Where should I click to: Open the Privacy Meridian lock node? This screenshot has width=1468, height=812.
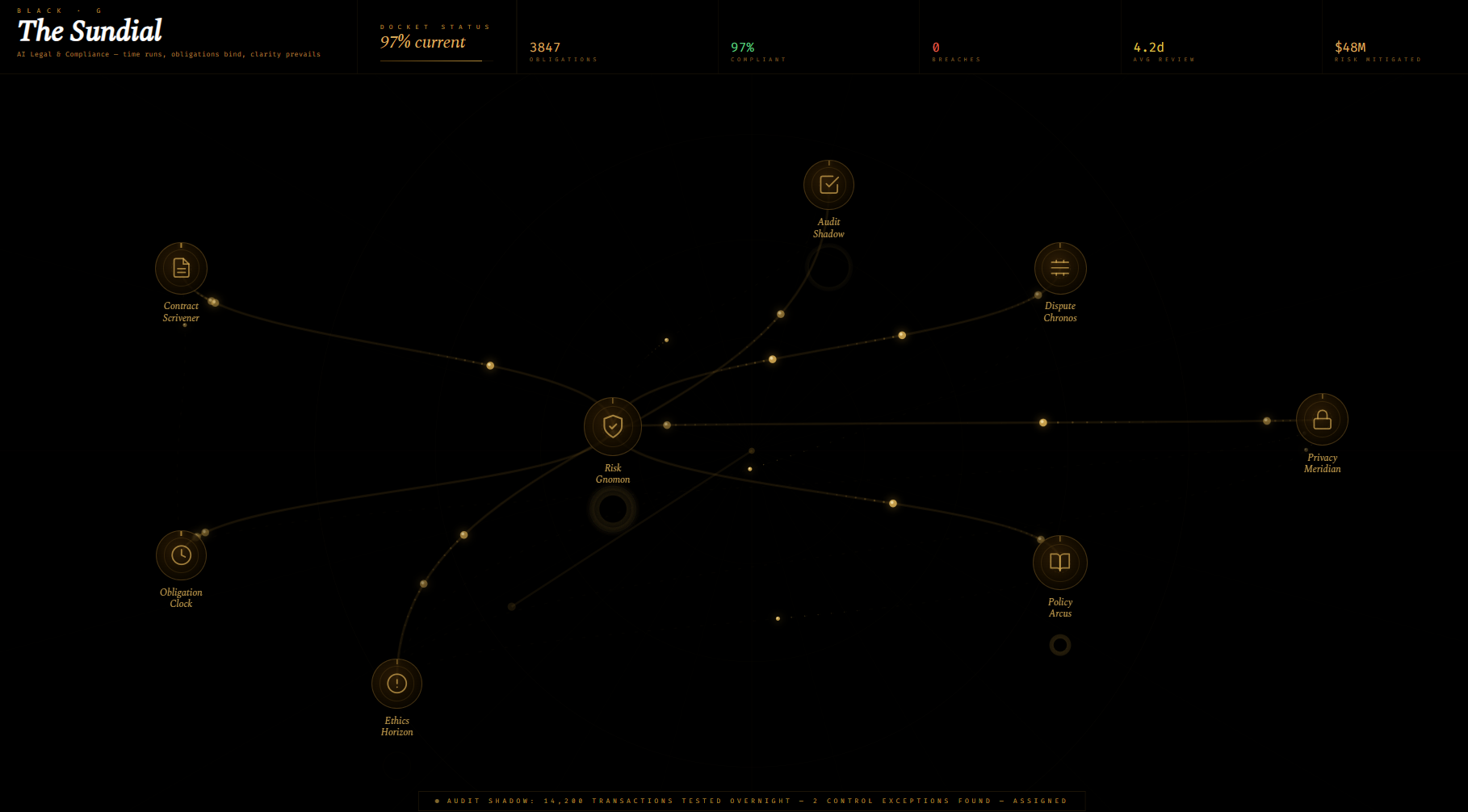pyautogui.click(x=1322, y=419)
